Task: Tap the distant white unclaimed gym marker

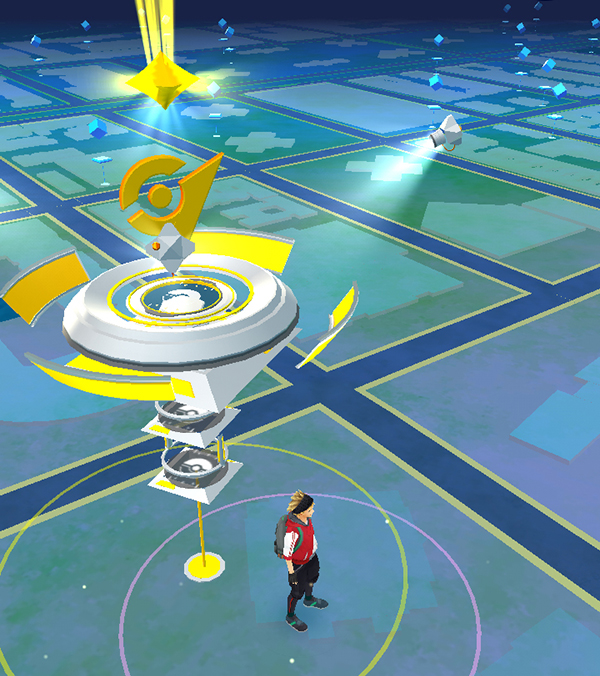Action: coord(446,133)
